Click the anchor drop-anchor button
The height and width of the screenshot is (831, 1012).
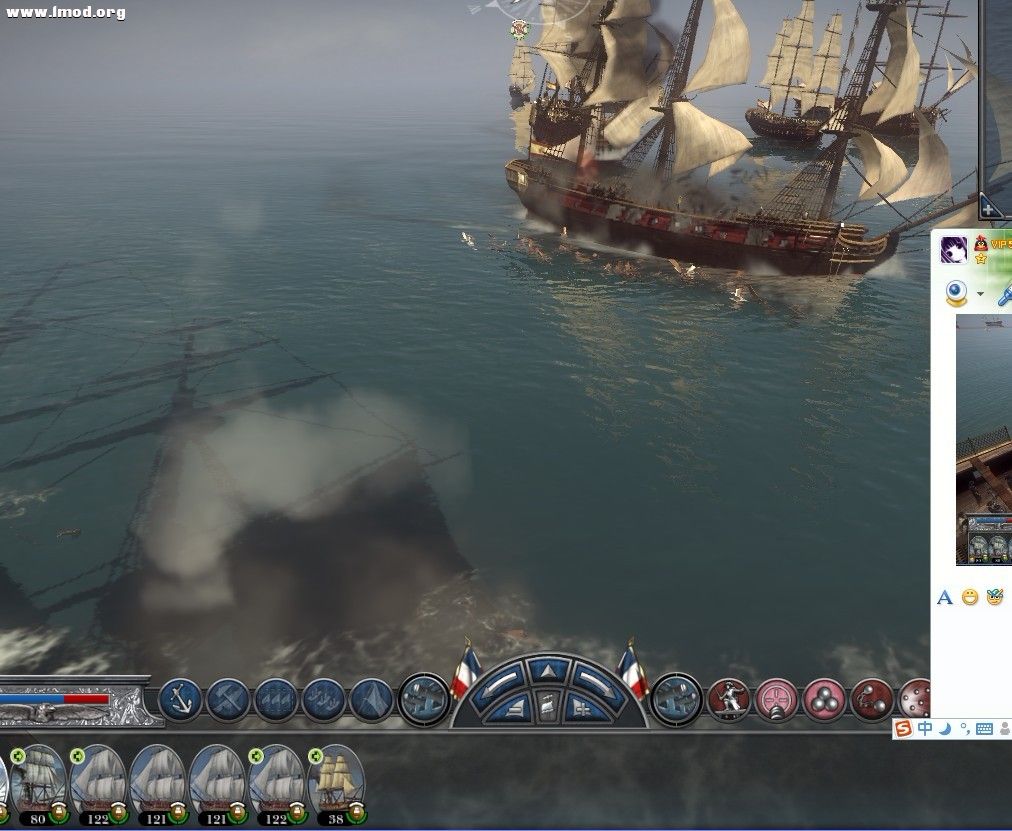click(180, 699)
